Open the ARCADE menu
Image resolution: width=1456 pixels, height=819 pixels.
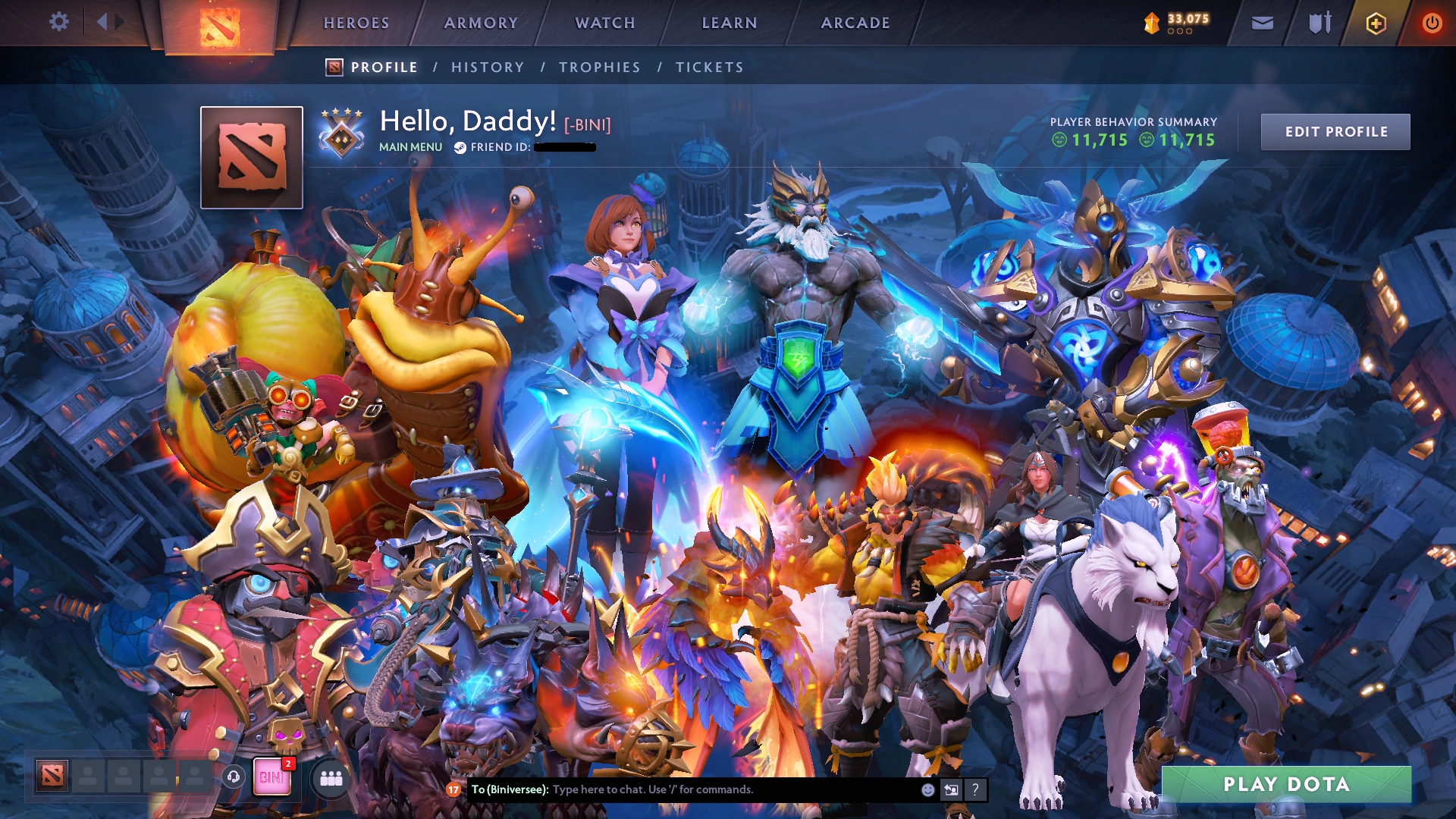pos(855,23)
